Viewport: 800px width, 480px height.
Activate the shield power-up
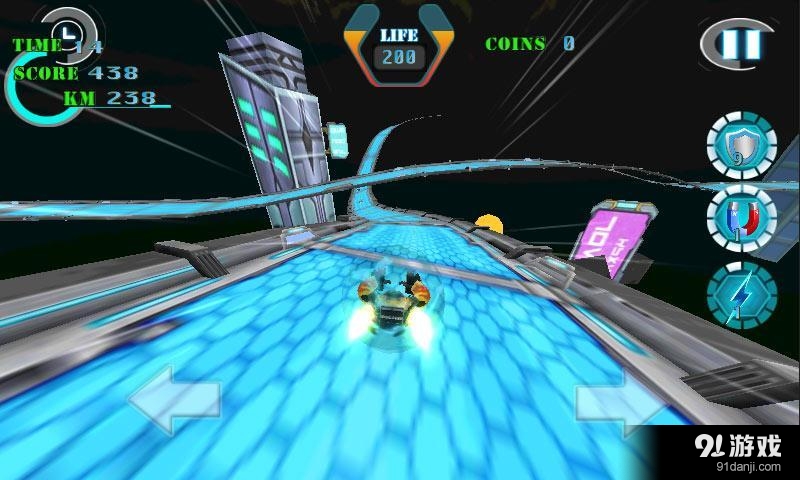pos(741,147)
